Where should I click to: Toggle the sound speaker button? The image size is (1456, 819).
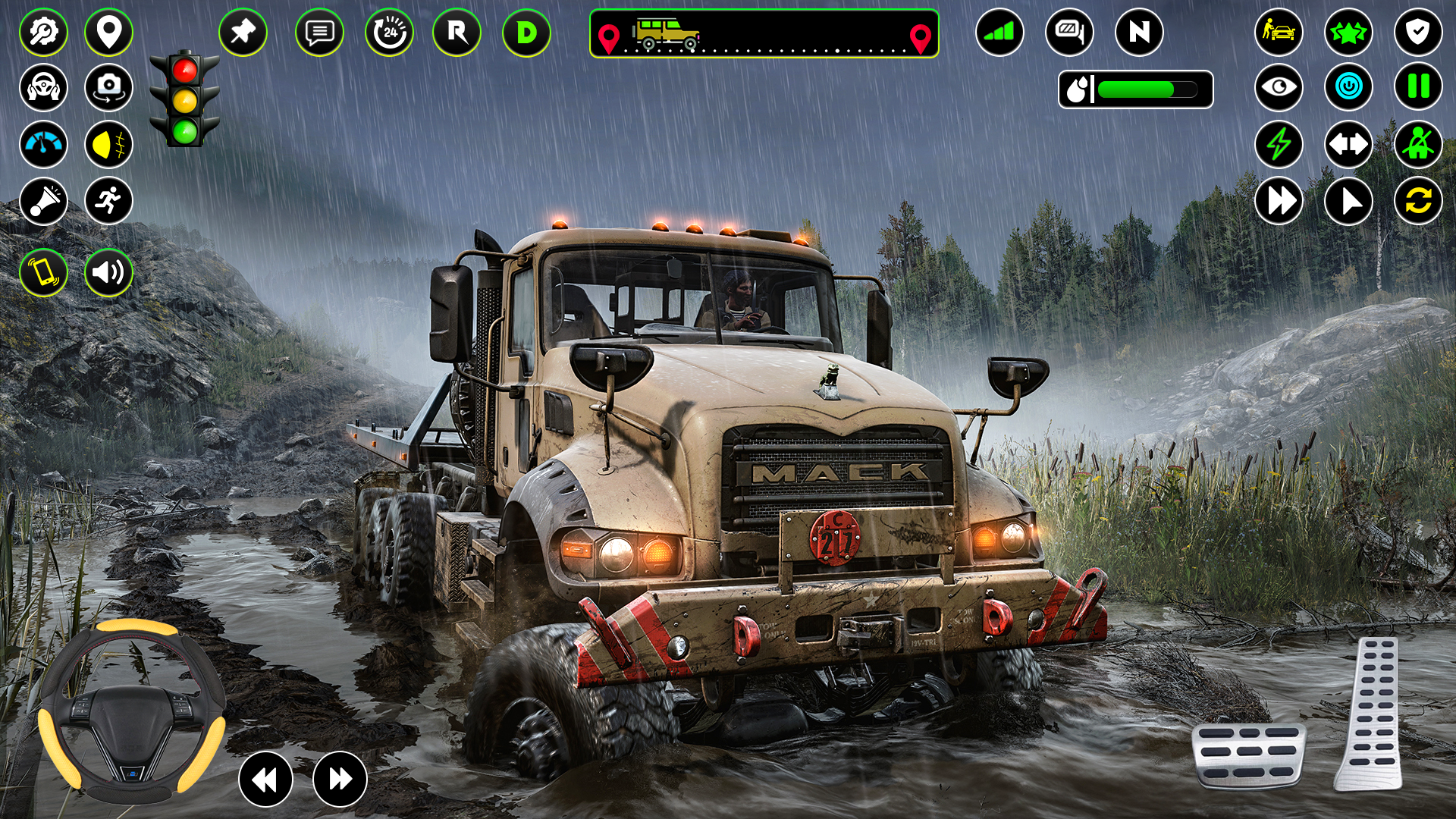108,272
